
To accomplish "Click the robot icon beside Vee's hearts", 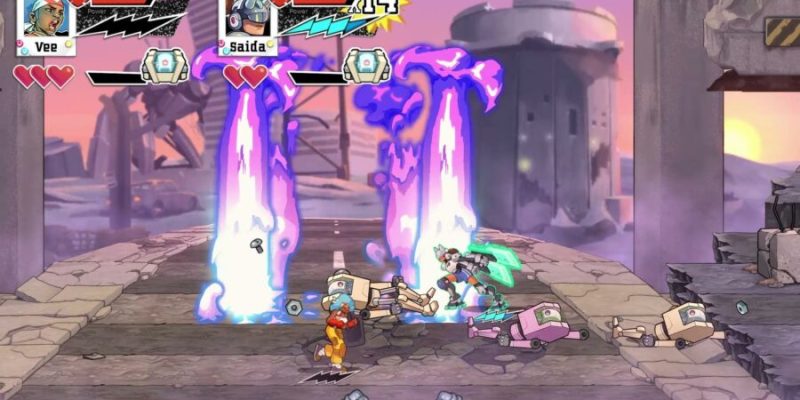I will 164,66.
